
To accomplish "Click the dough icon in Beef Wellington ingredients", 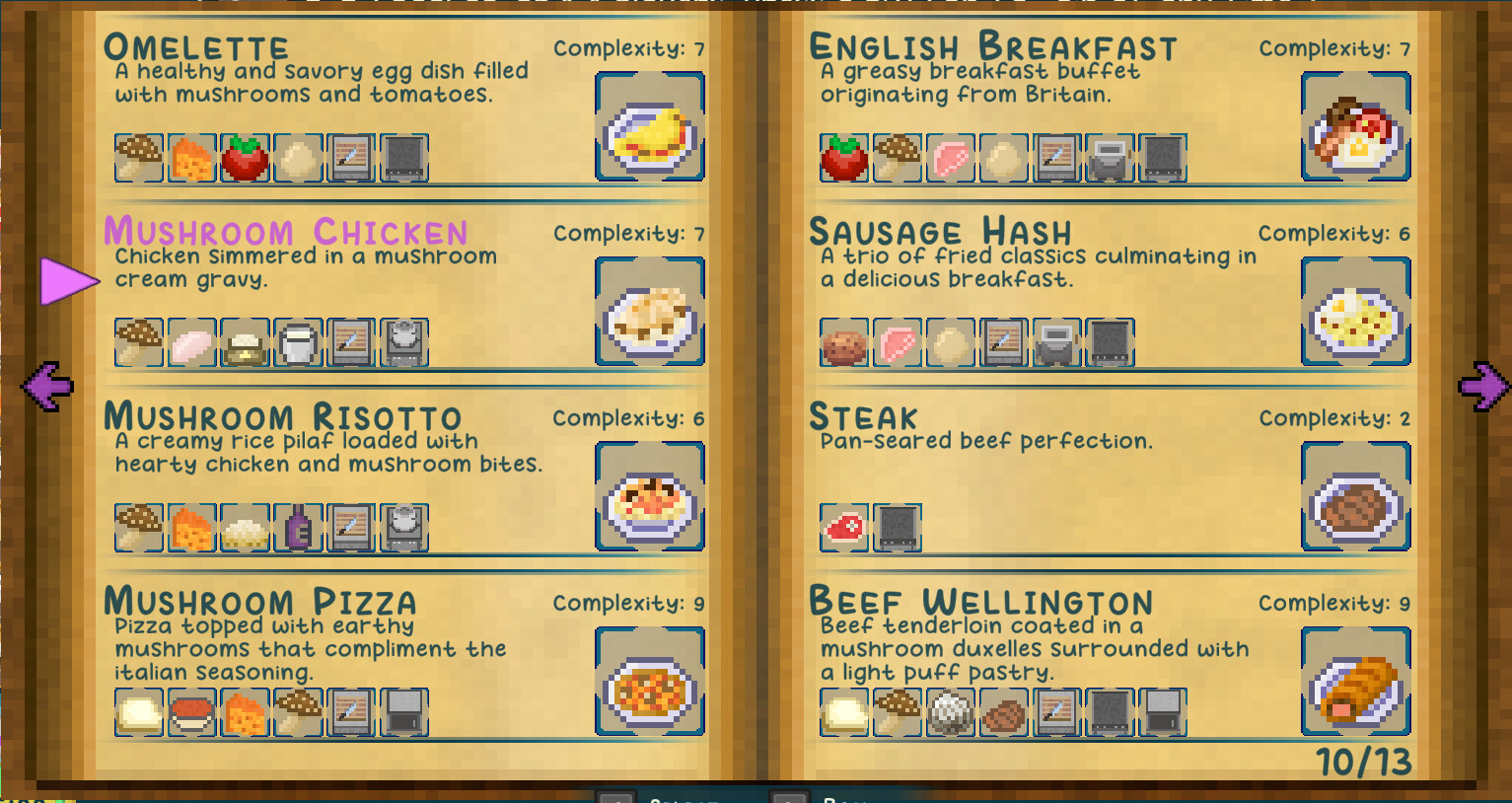I will [844, 713].
